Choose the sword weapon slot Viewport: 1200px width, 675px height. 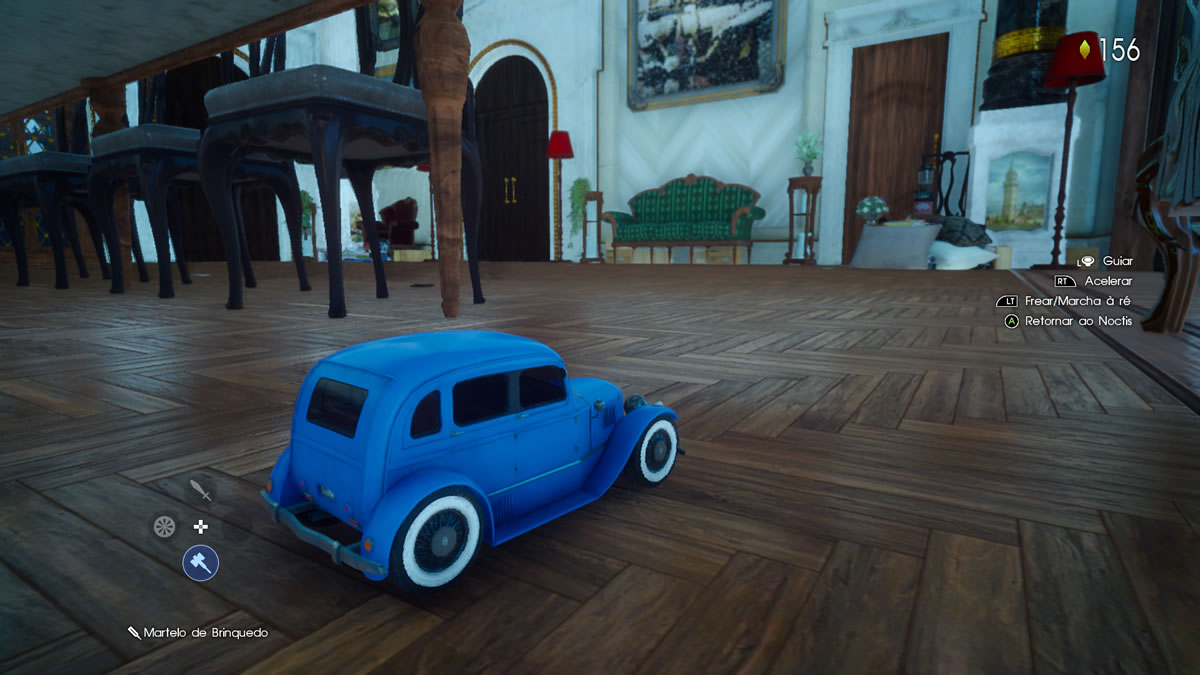pyautogui.click(x=201, y=490)
